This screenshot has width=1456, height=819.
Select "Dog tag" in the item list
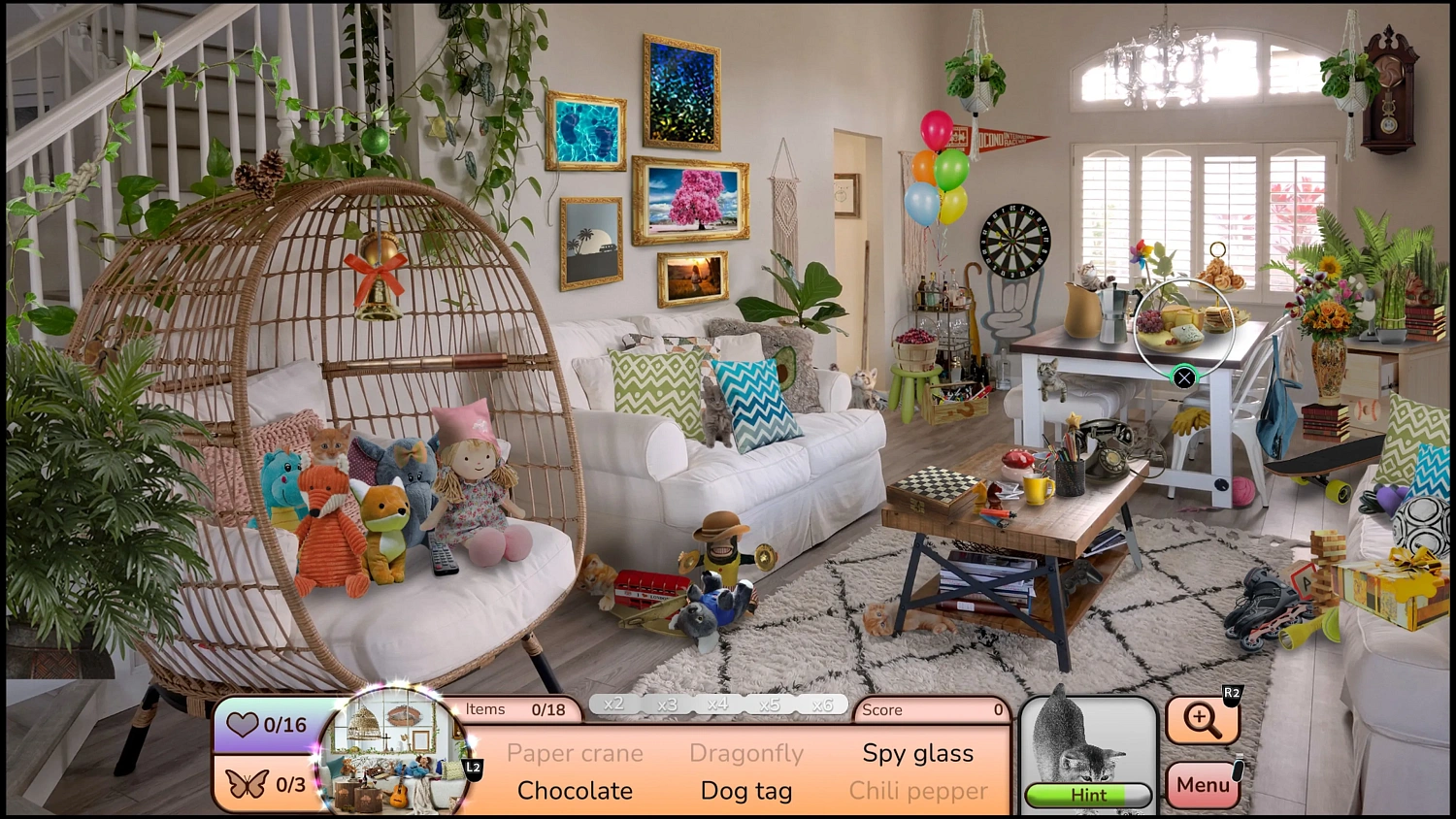click(745, 791)
